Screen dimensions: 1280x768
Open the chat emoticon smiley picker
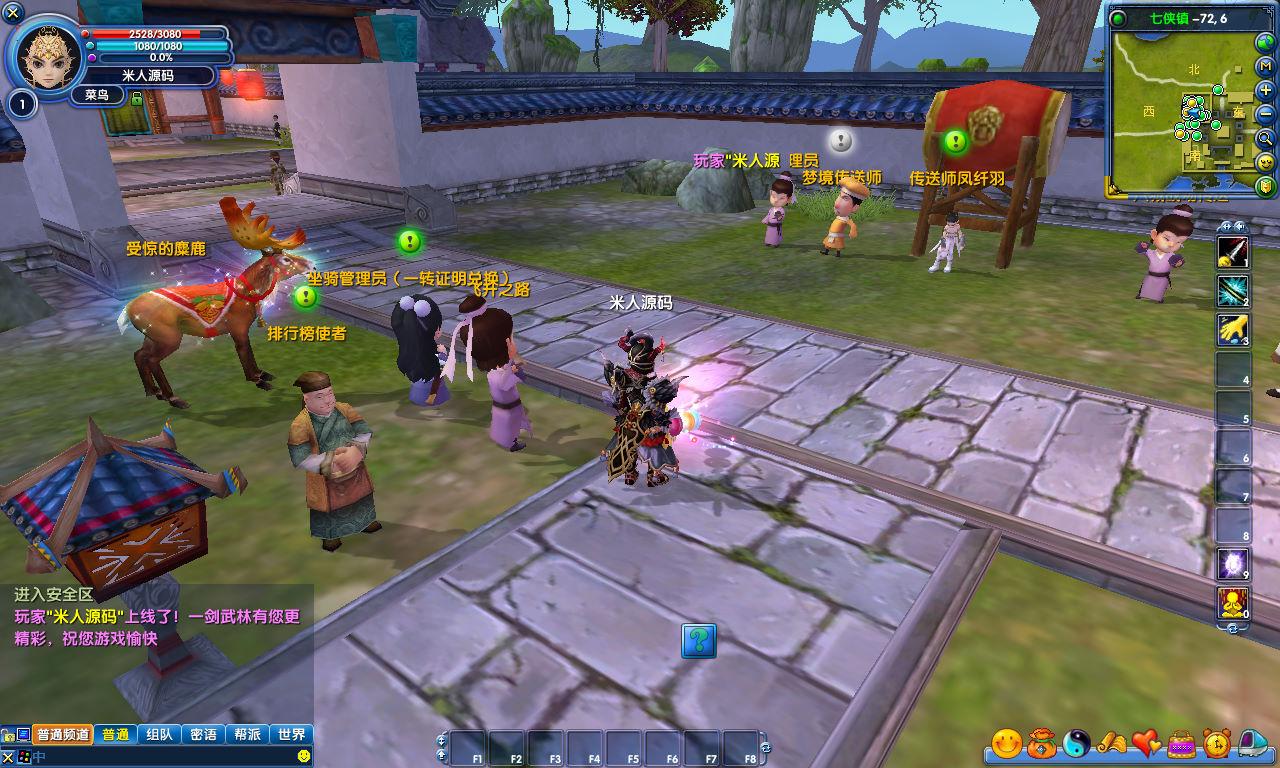pyautogui.click(x=304, y=756)
